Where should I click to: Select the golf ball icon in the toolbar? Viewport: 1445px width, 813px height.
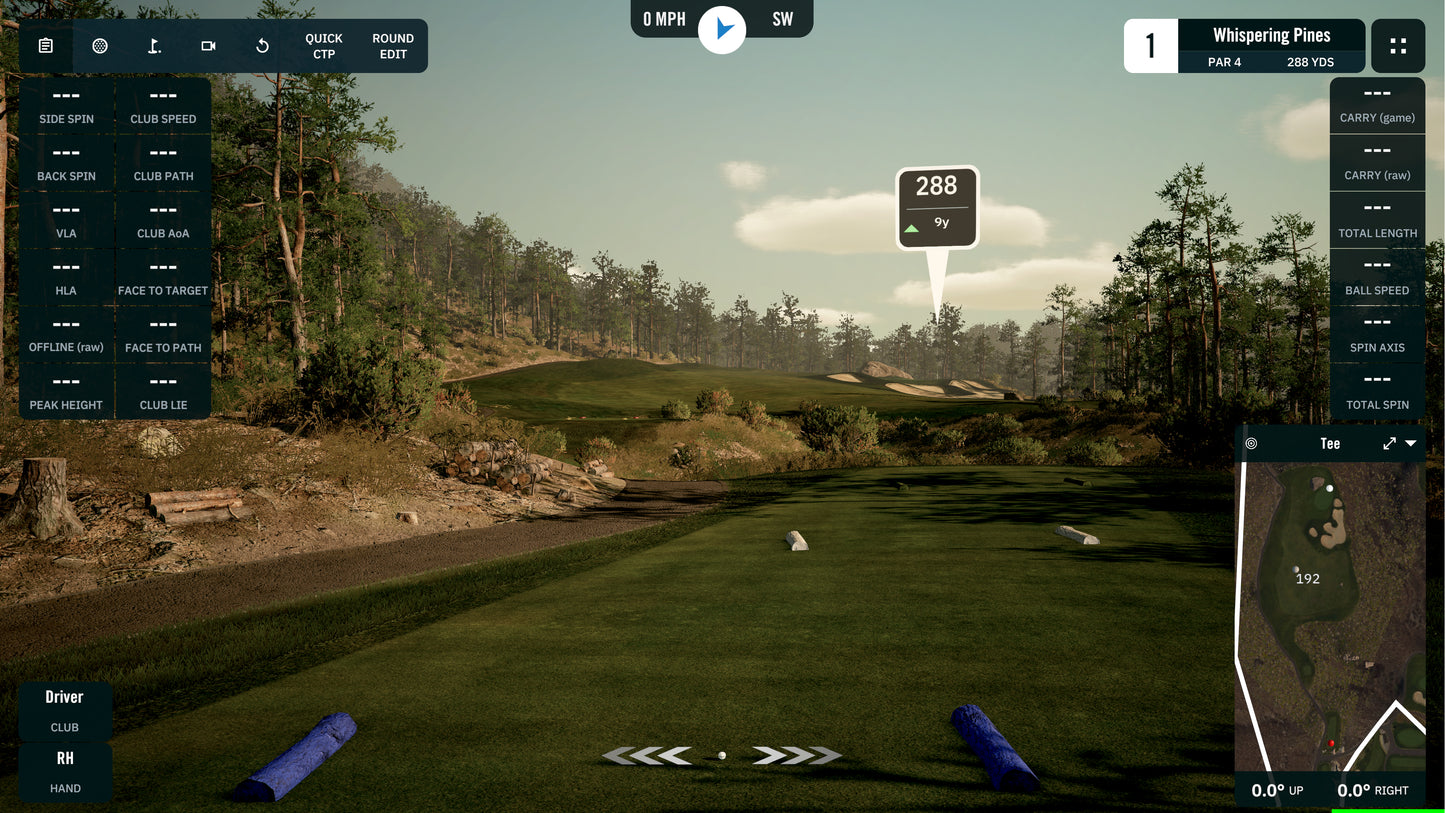[99, 45]
